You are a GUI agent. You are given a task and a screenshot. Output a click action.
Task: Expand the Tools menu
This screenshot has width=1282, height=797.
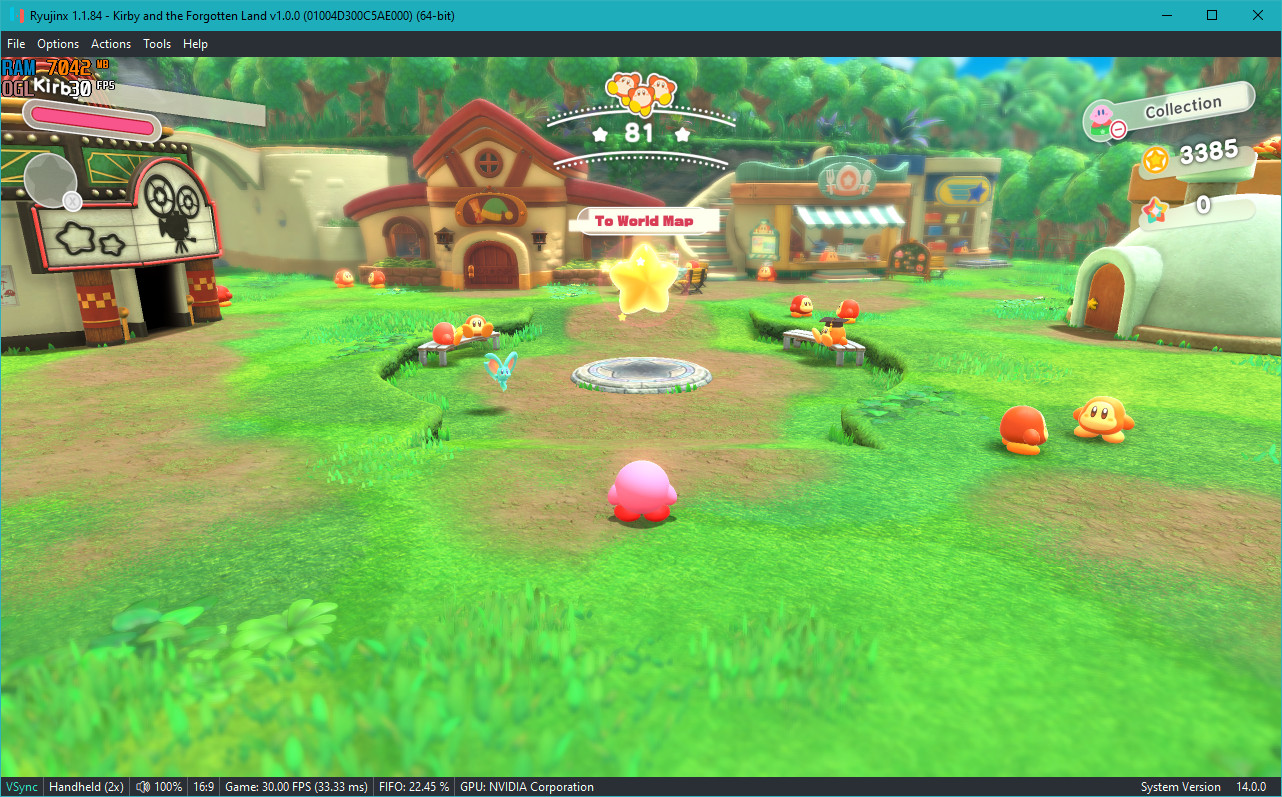[x=156, y=43]
